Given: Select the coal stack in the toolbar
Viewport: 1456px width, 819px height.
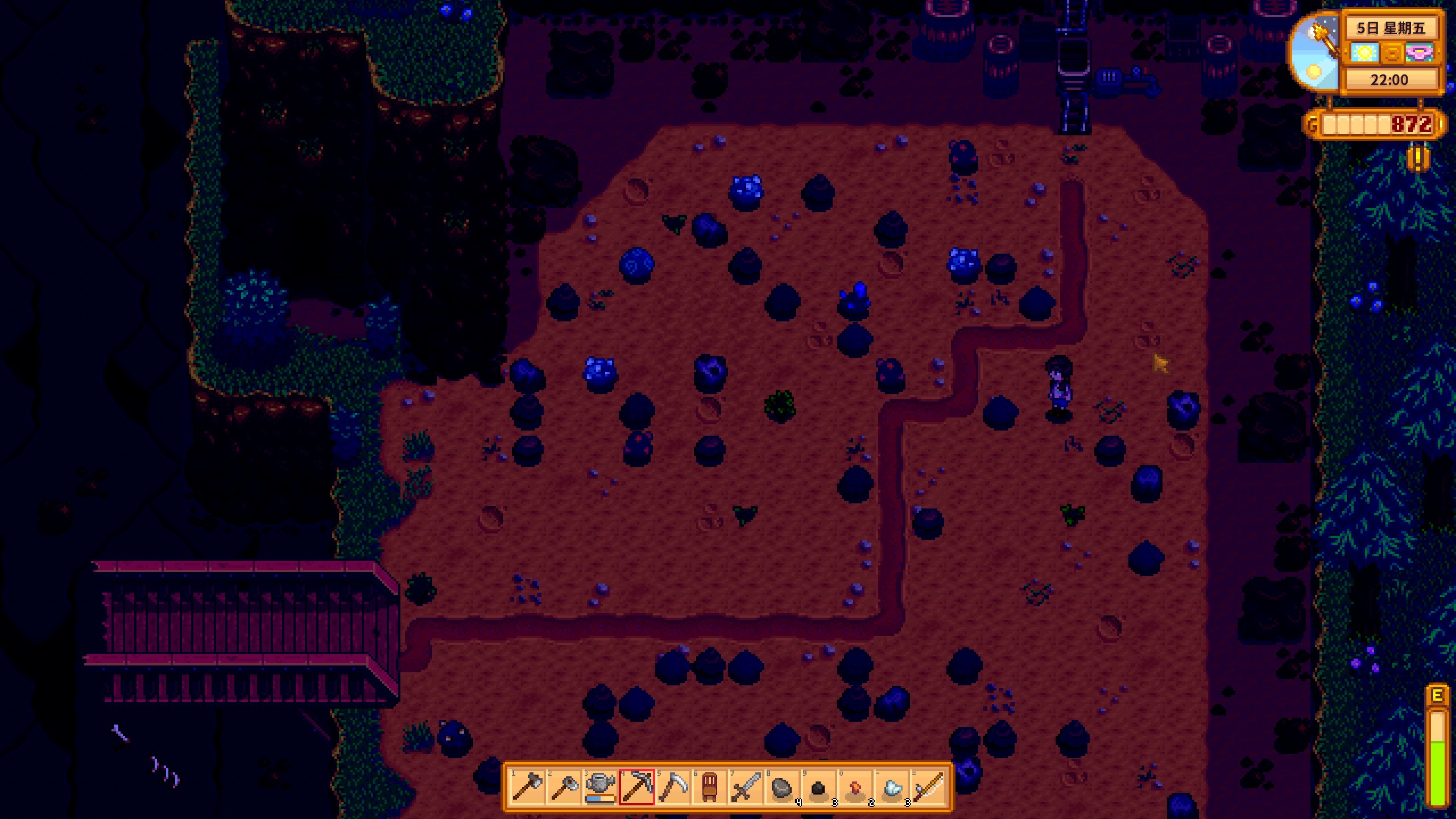Looking at the screenshot, I should coord(818,787).
